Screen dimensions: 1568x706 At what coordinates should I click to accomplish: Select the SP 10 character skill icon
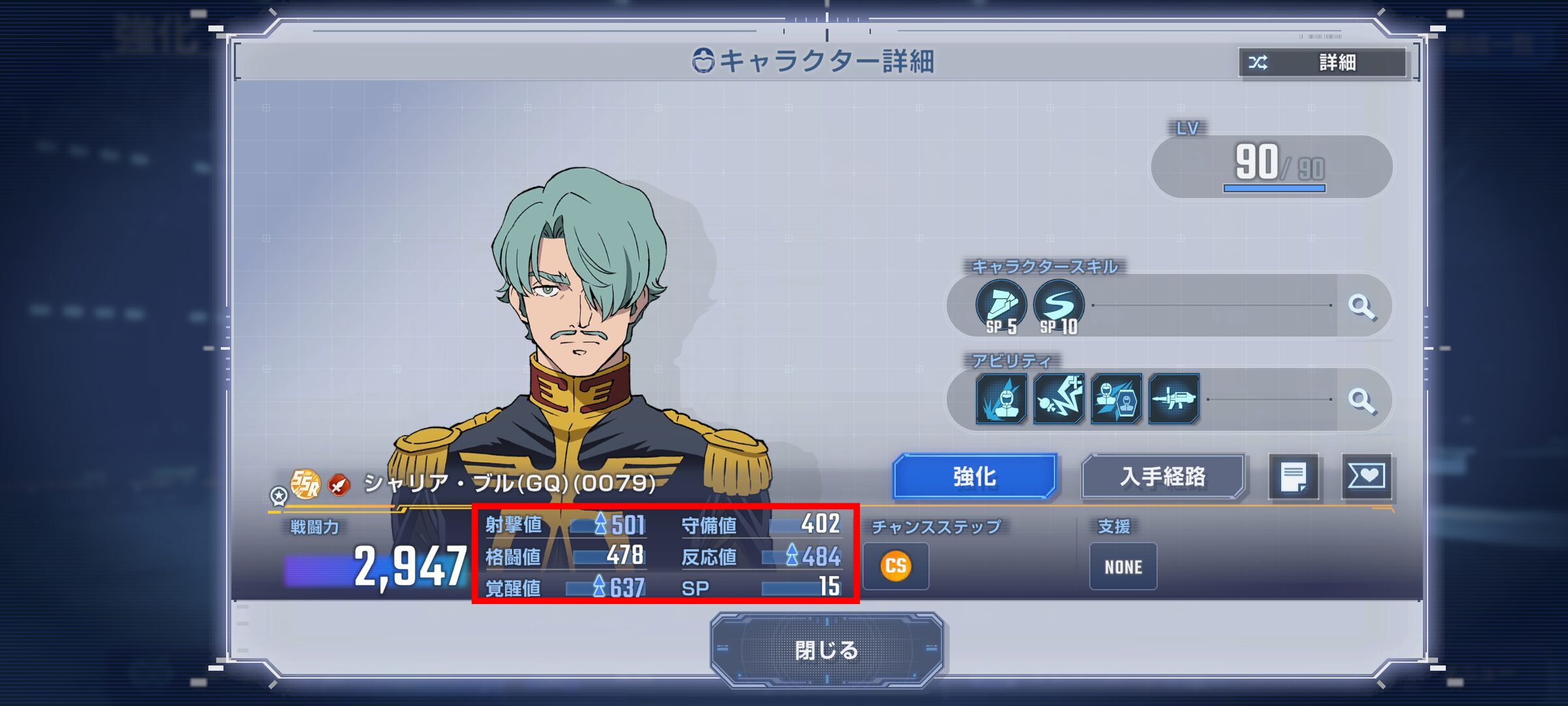click(1058, 306)
